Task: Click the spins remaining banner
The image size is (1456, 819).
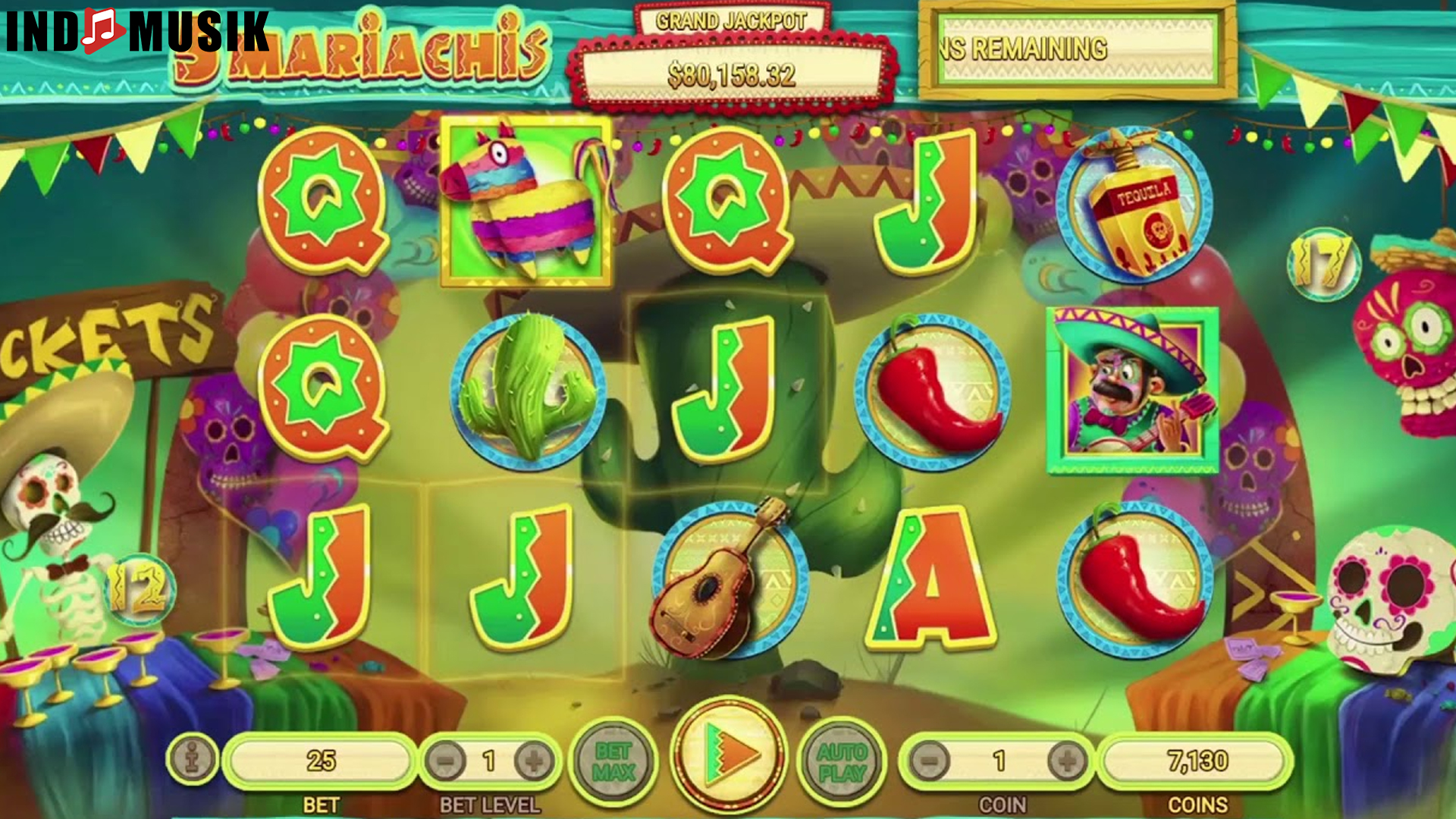Action: pyautogui.click(x=1077, y=47)
